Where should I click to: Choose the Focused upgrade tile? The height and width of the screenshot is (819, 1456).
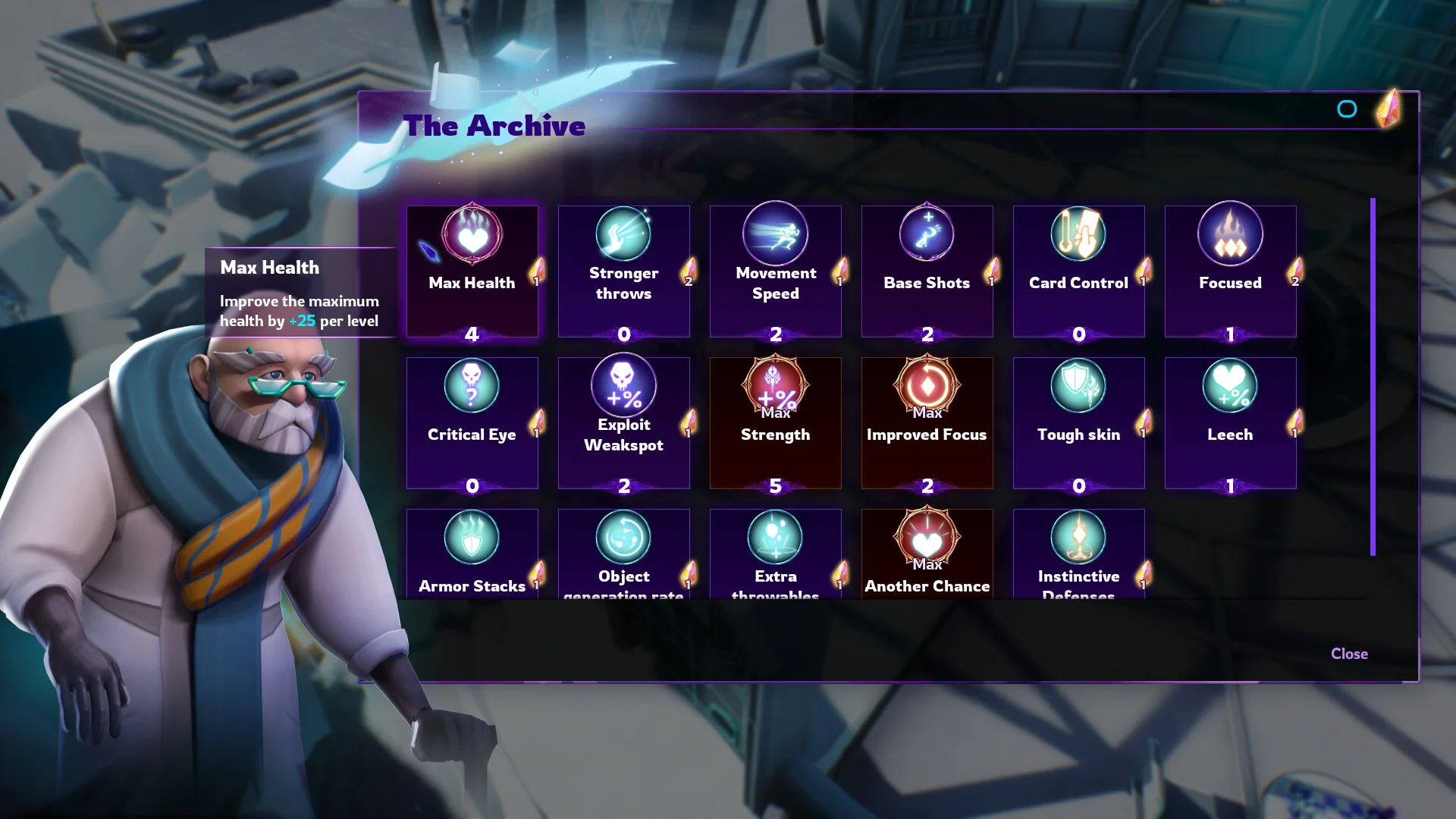pyautogui.click(x=1230, y=271)
